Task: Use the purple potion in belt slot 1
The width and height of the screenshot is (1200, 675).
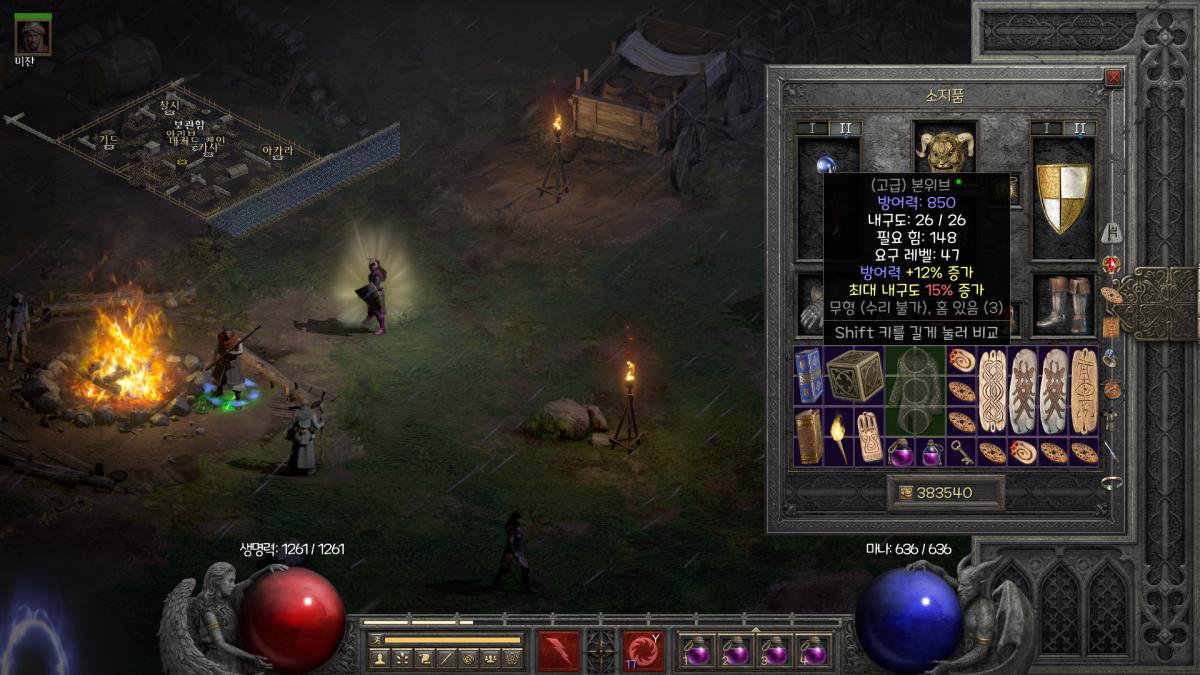Action: click(697, 651)
